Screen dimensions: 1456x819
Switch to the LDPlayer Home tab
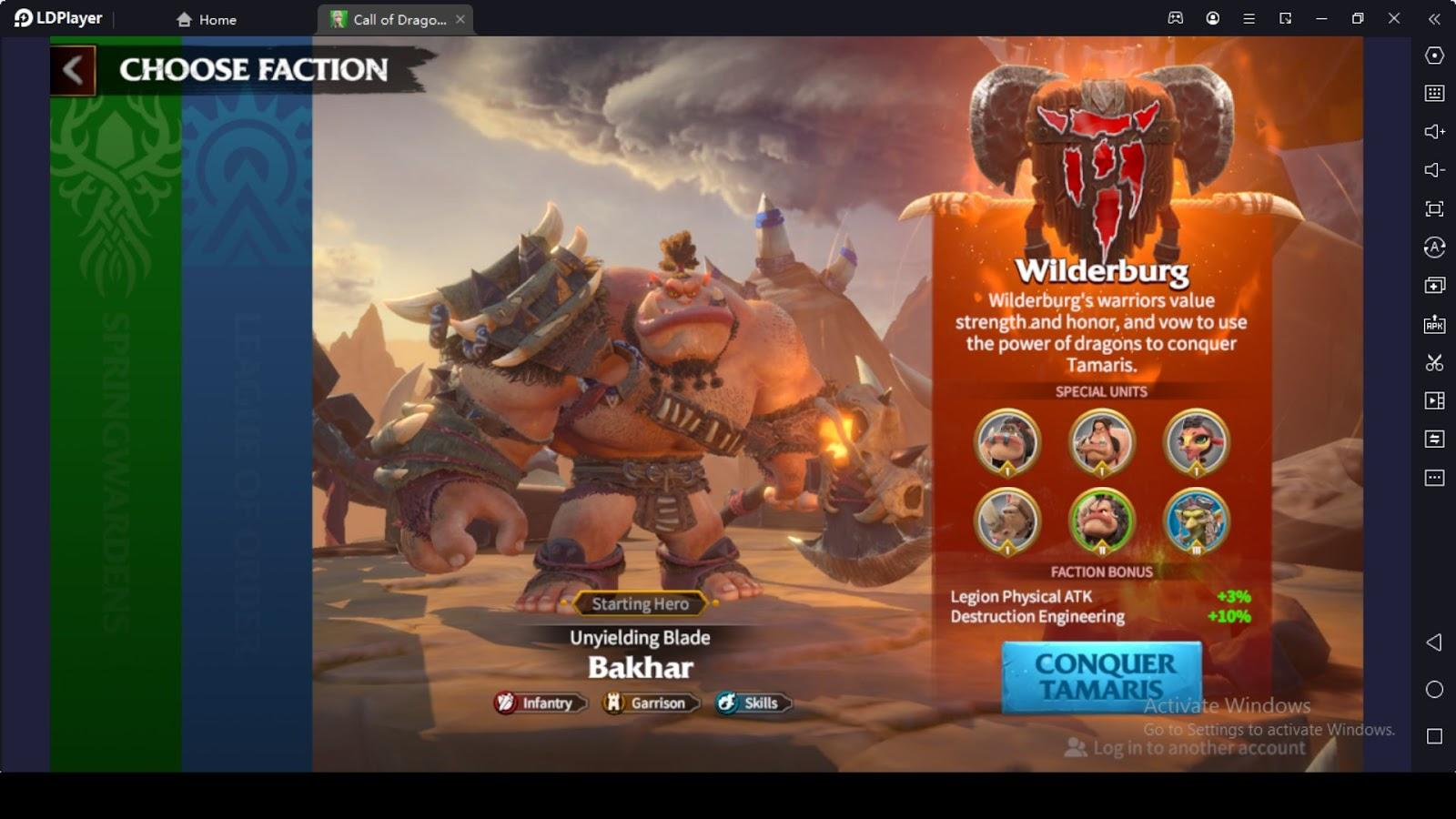207,19
